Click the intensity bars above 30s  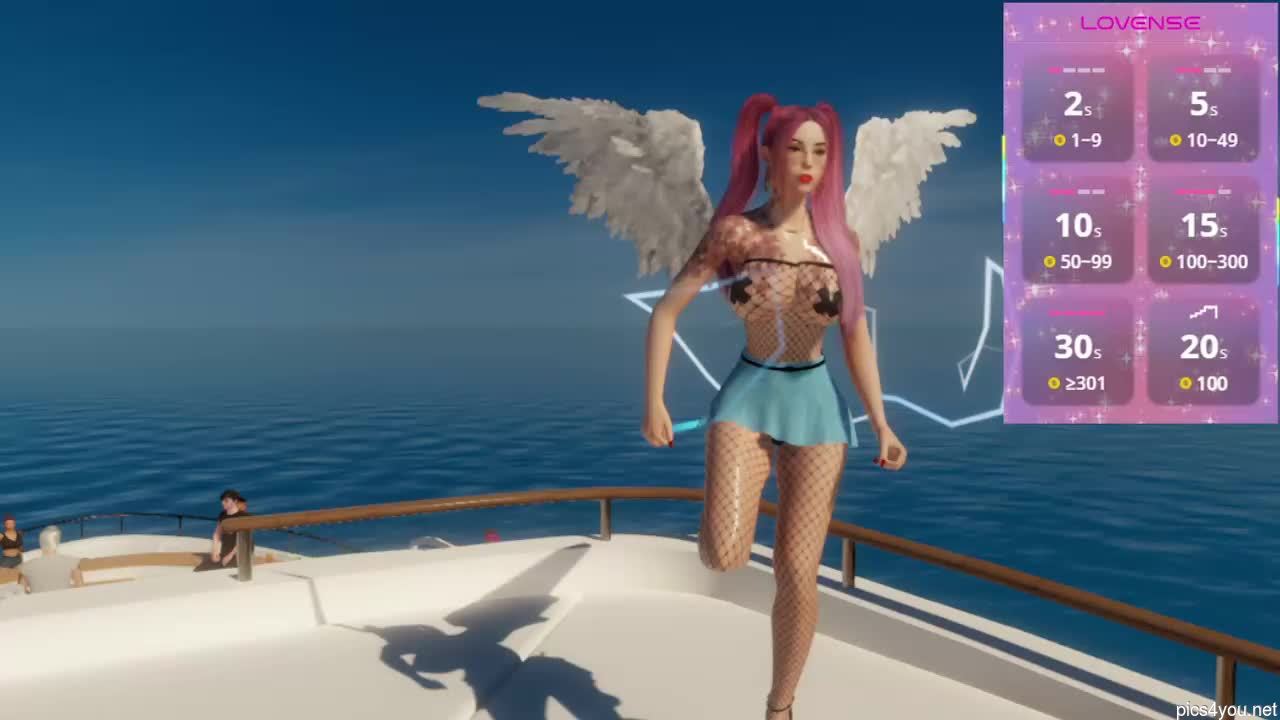tap(1077, 312)
